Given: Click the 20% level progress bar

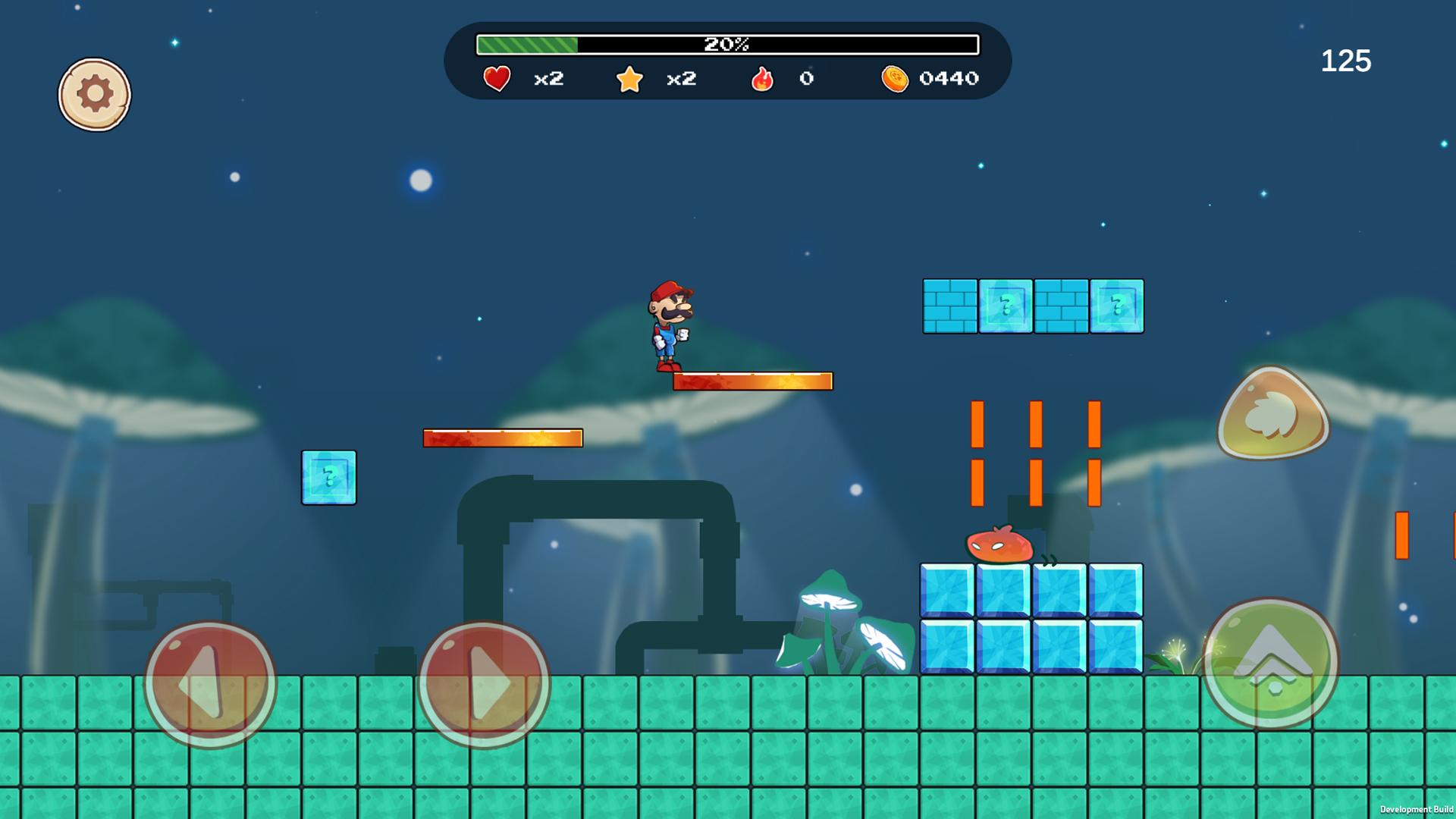Looking at the screenshot, I should (x=726, y=44).
